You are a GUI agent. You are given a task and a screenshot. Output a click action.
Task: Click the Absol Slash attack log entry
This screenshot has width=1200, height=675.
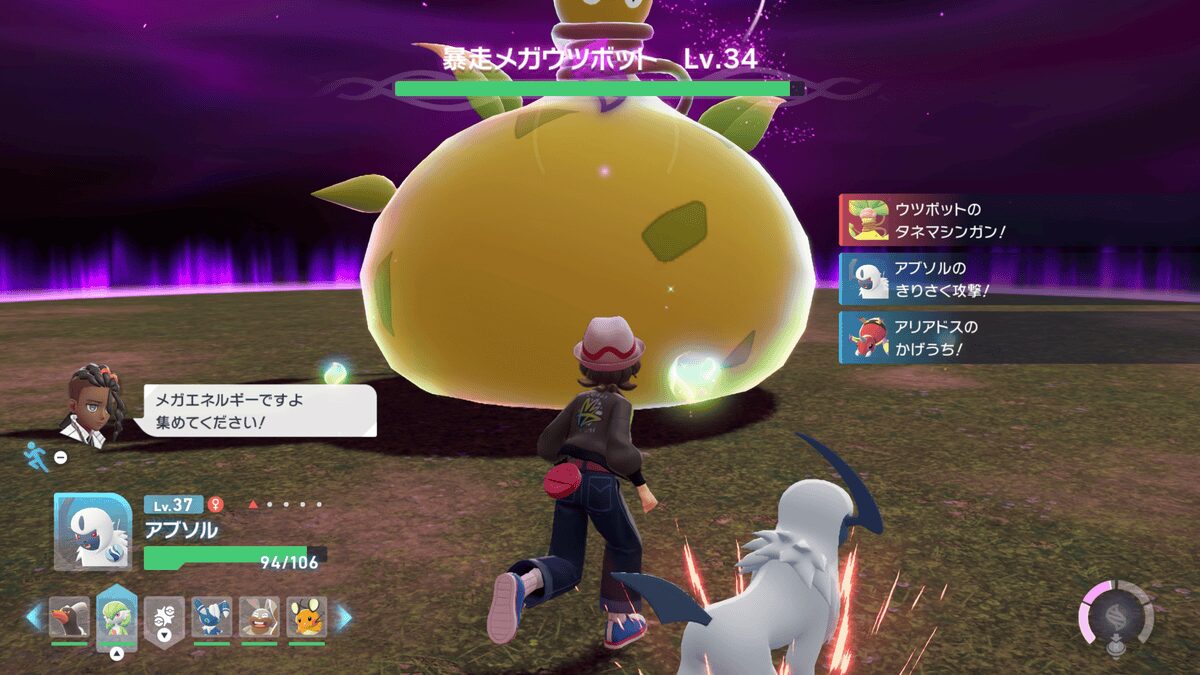click(1018, 279)
